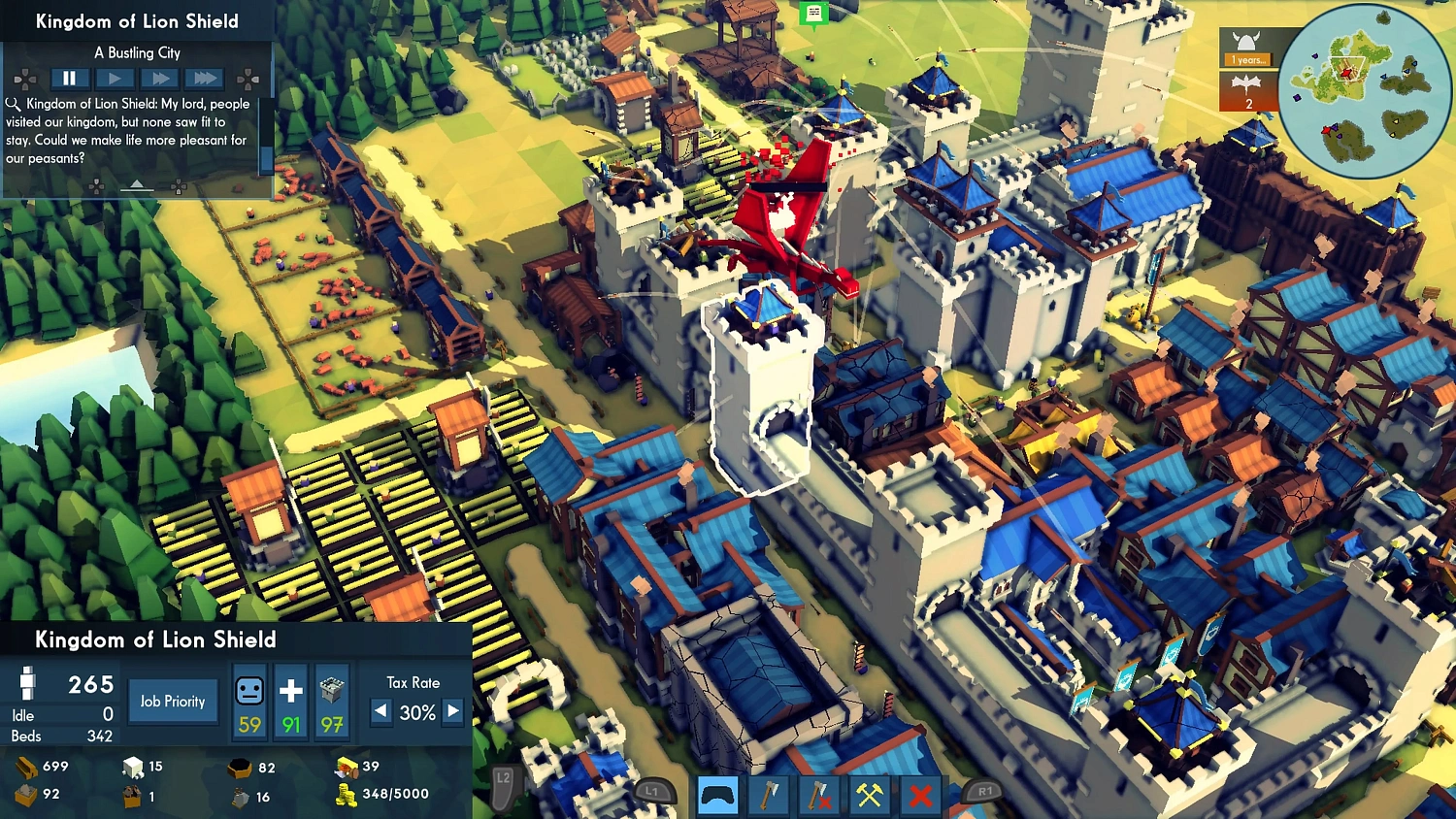Collapse the Bustling City panel

pyautogui.click(x=137, y=185)
